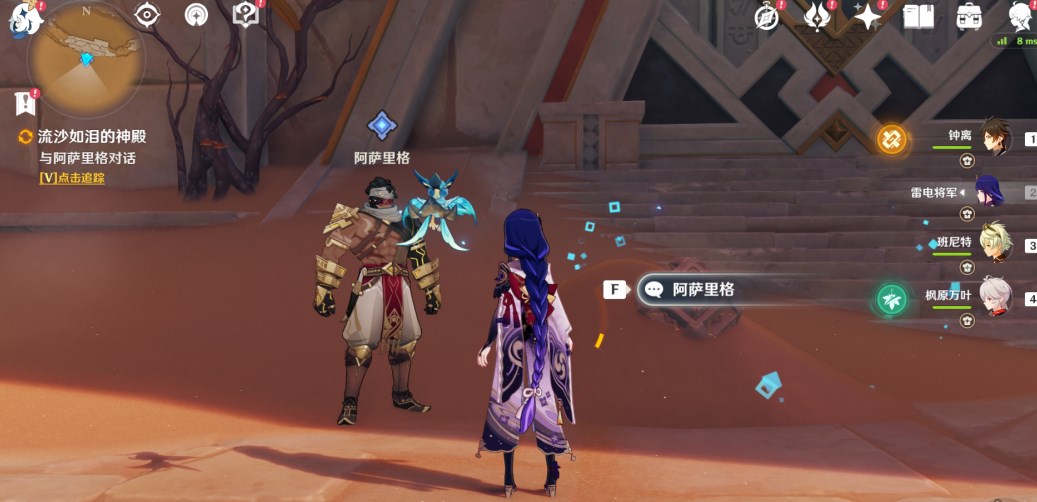This screenshot has width=1037, height=502.
Task: Open the Paimon main menu
Action: 25,20
